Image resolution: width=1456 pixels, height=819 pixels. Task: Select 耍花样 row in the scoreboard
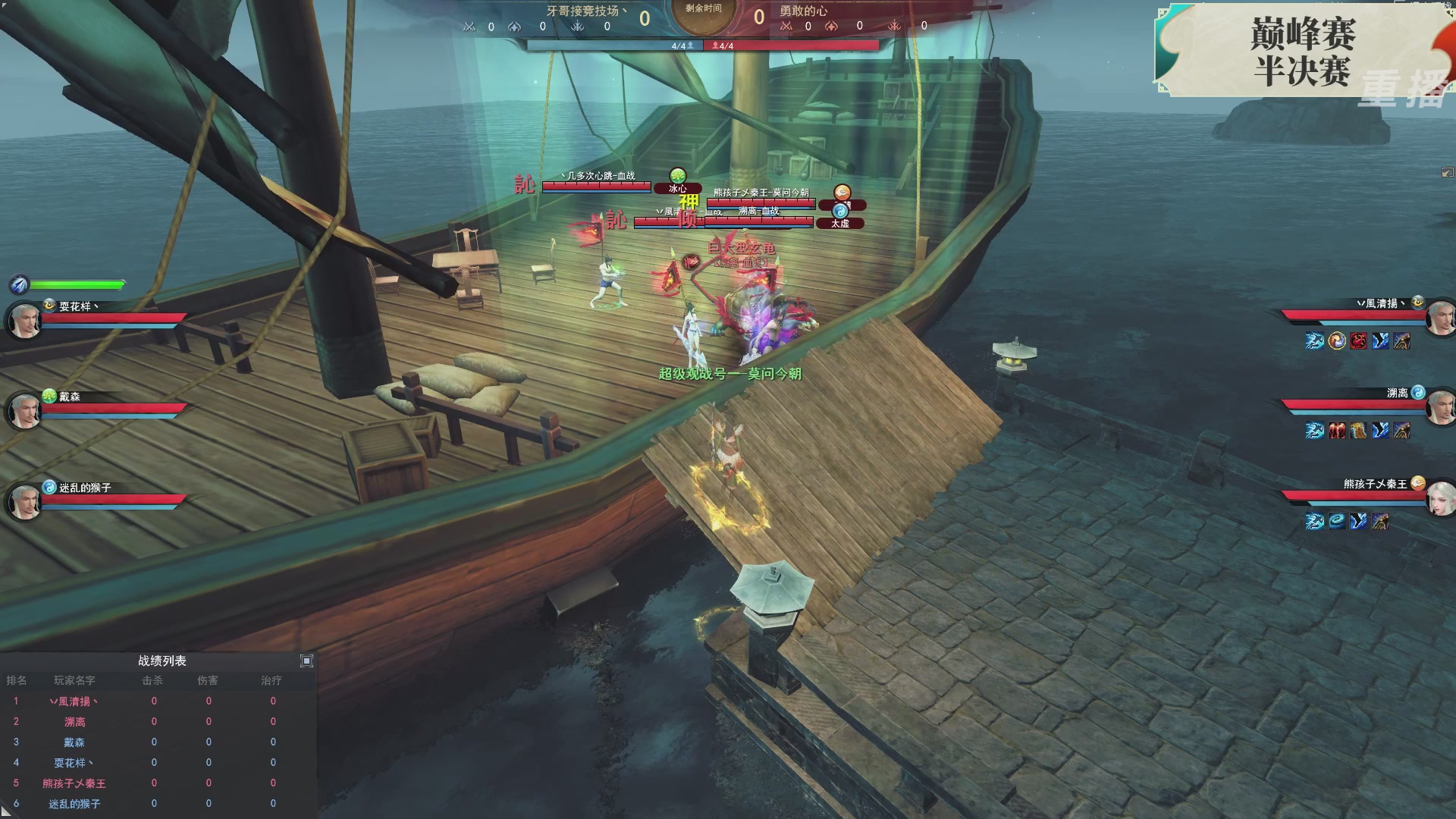(74, 763)
